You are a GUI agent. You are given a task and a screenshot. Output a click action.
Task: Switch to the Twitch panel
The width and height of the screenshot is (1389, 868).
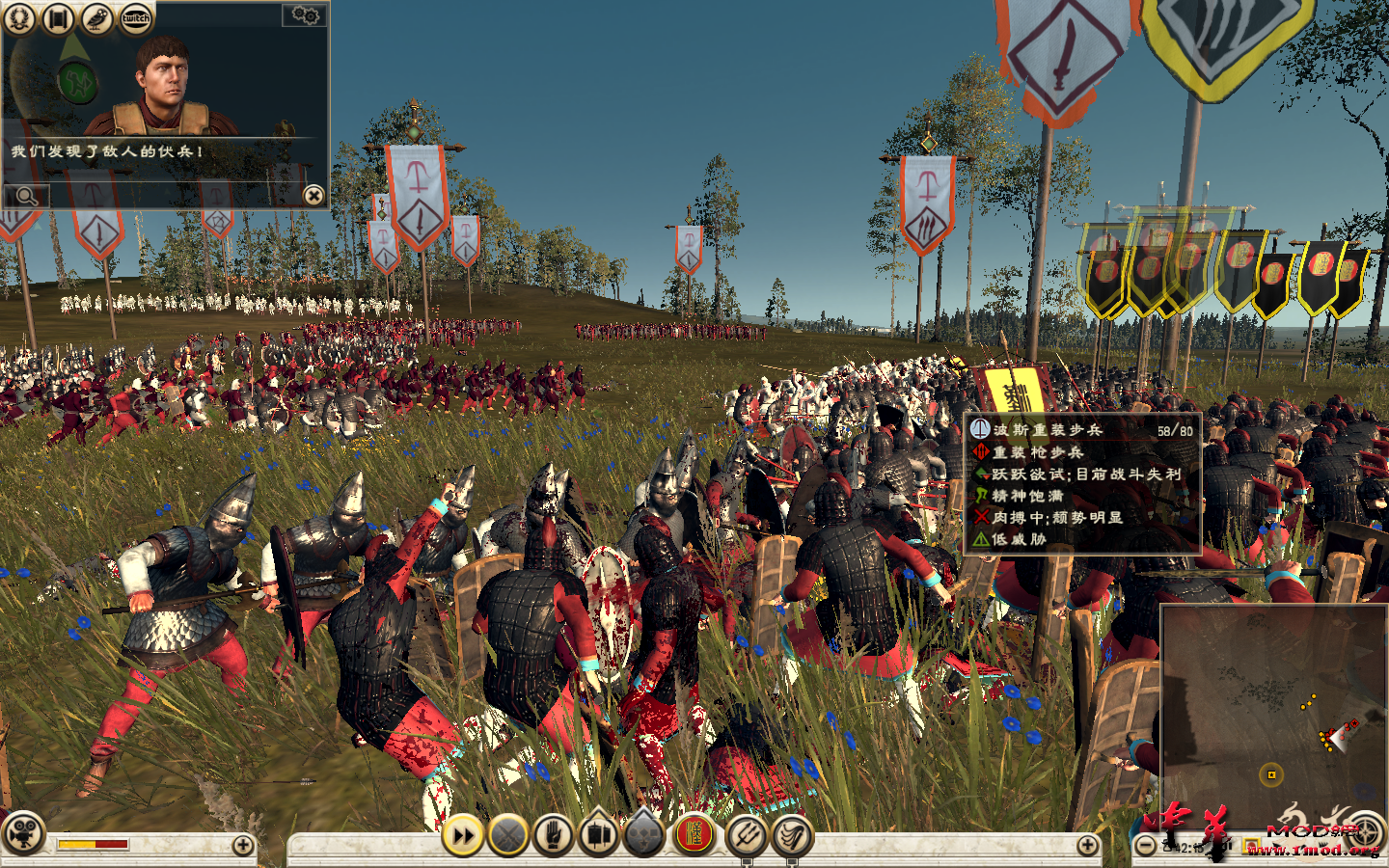tap(136, 17)
